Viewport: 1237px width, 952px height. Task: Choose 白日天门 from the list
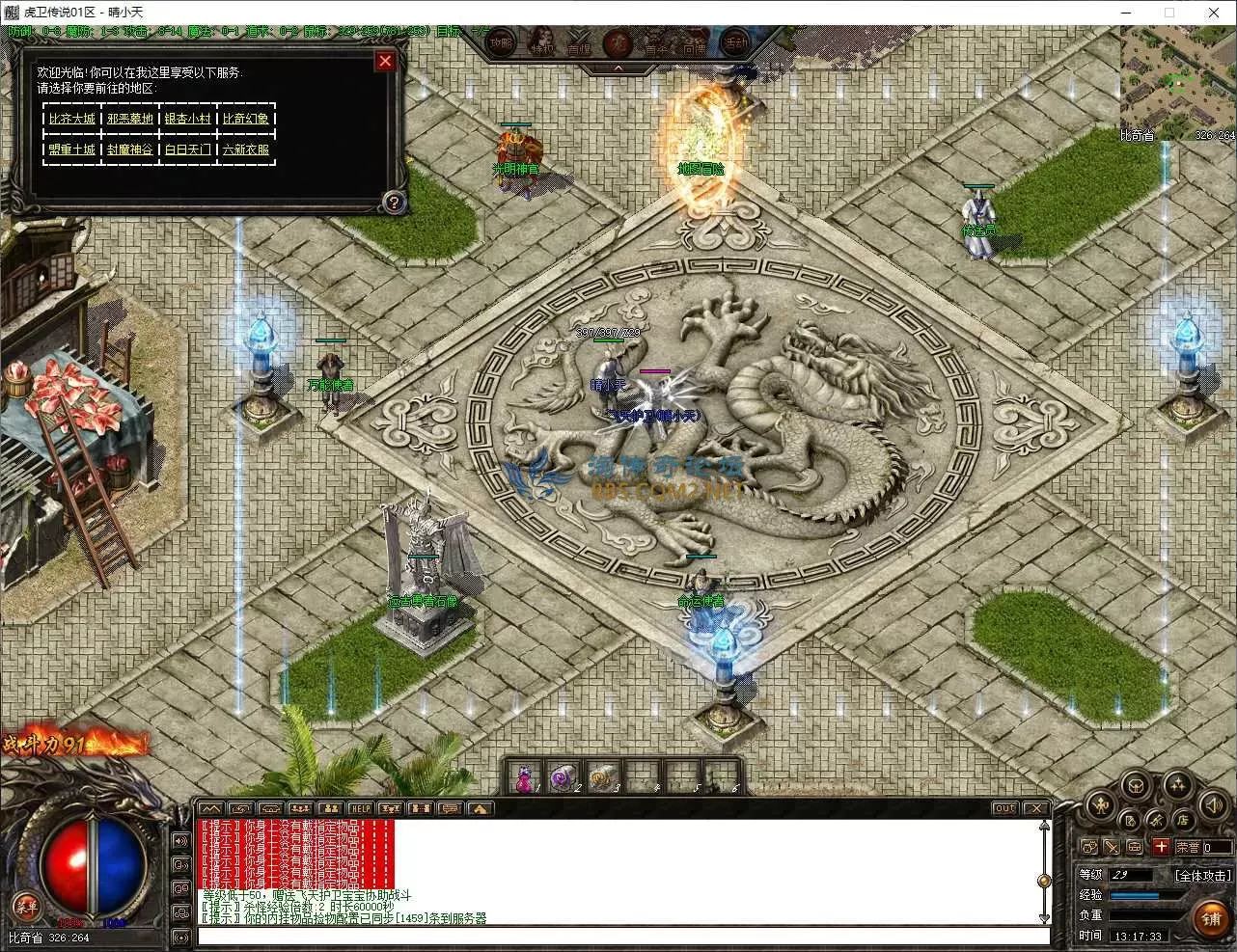(x=188, y=150)
